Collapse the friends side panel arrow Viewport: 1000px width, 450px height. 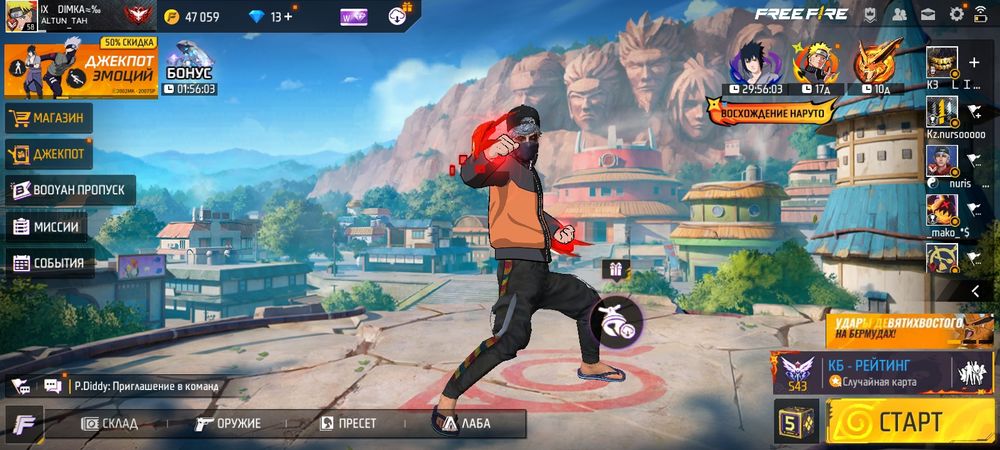click(x=975, y=290)
